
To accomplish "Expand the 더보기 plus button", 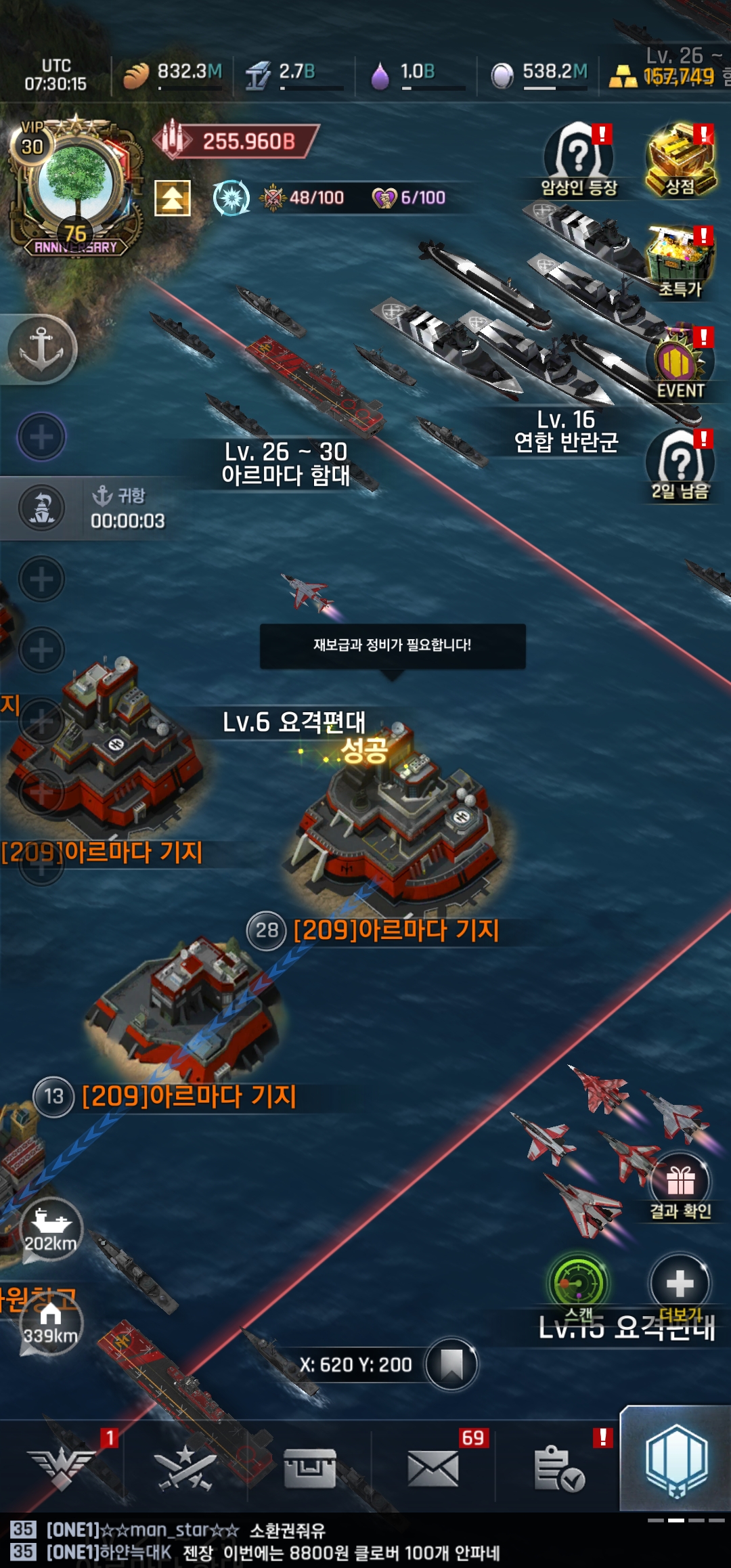I will pyautogui.click(x=680, y=1284).
